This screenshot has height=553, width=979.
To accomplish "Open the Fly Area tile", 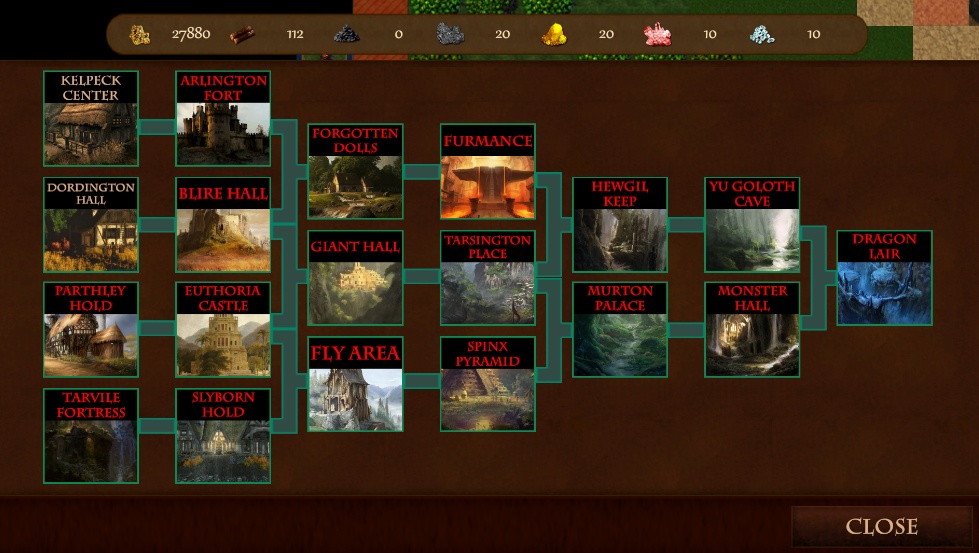I will (x=355, y=384).
